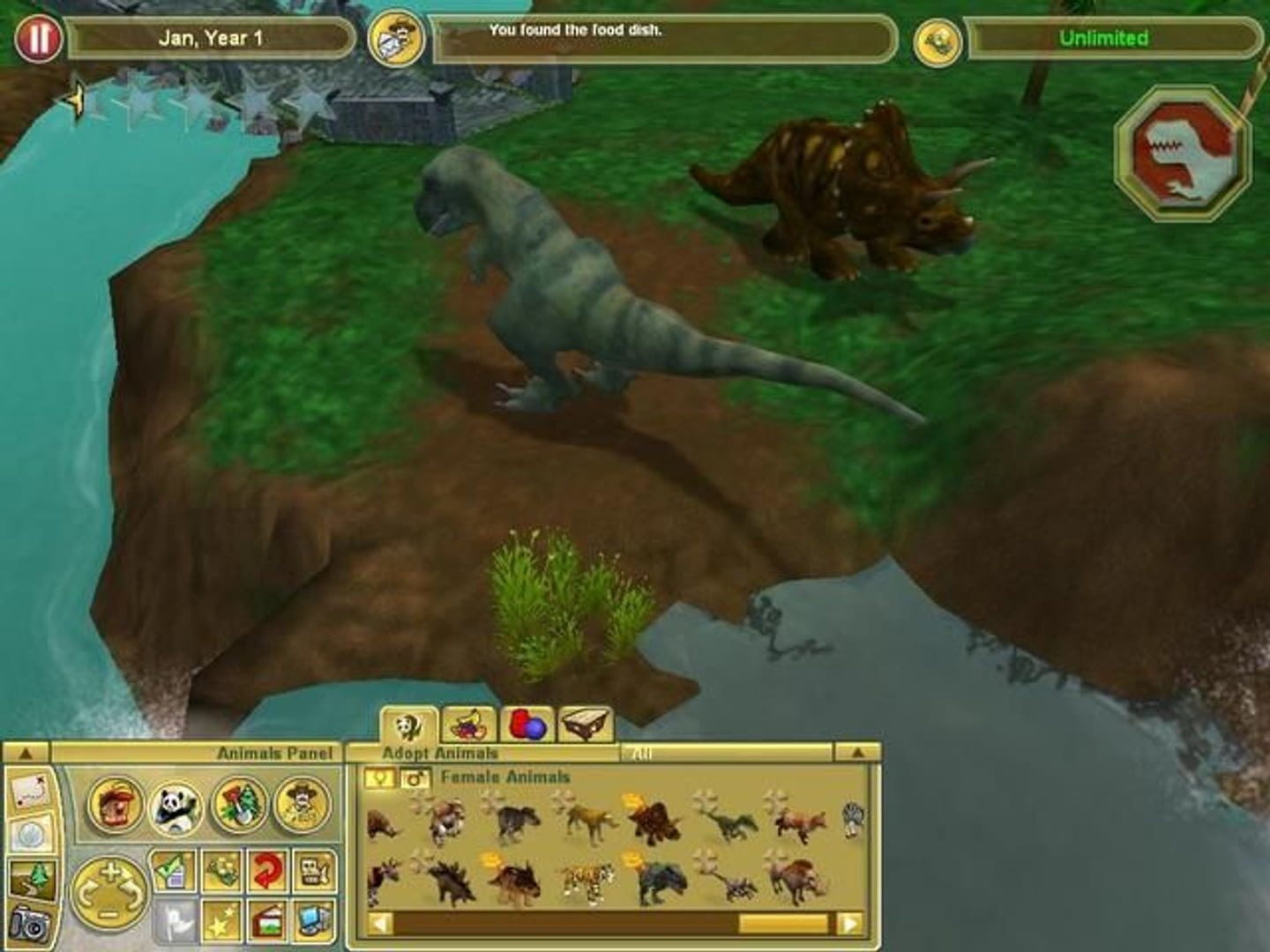The height and width of the screenshot is (952, 1270).
Task: Select the green checkmark task icon
Action: (171, 869)
